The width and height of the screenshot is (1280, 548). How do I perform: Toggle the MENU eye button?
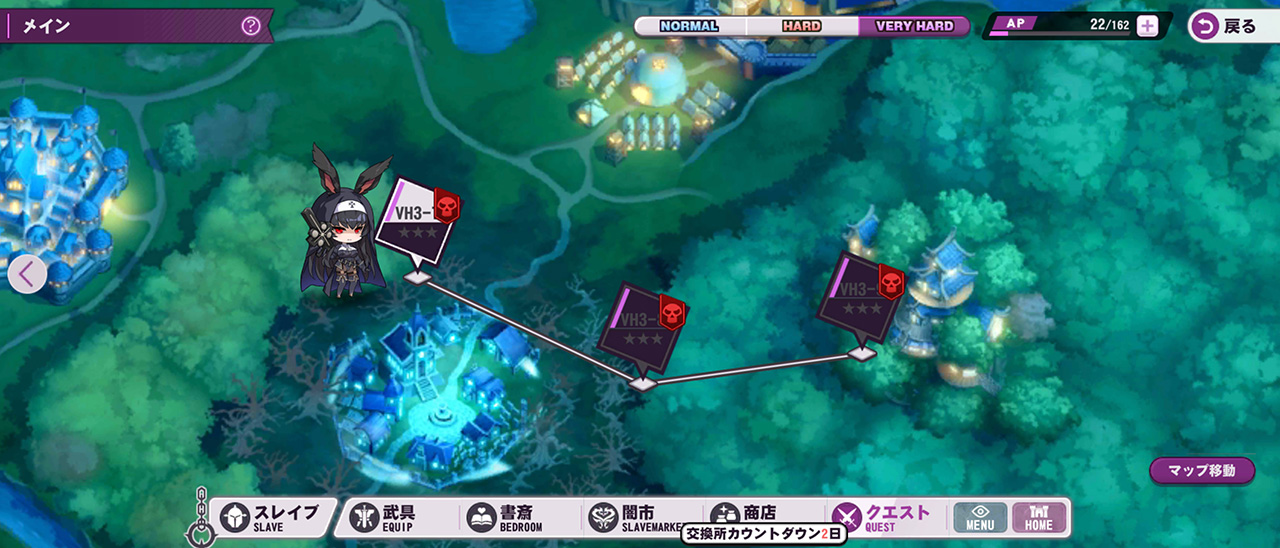tap(980, 517)
